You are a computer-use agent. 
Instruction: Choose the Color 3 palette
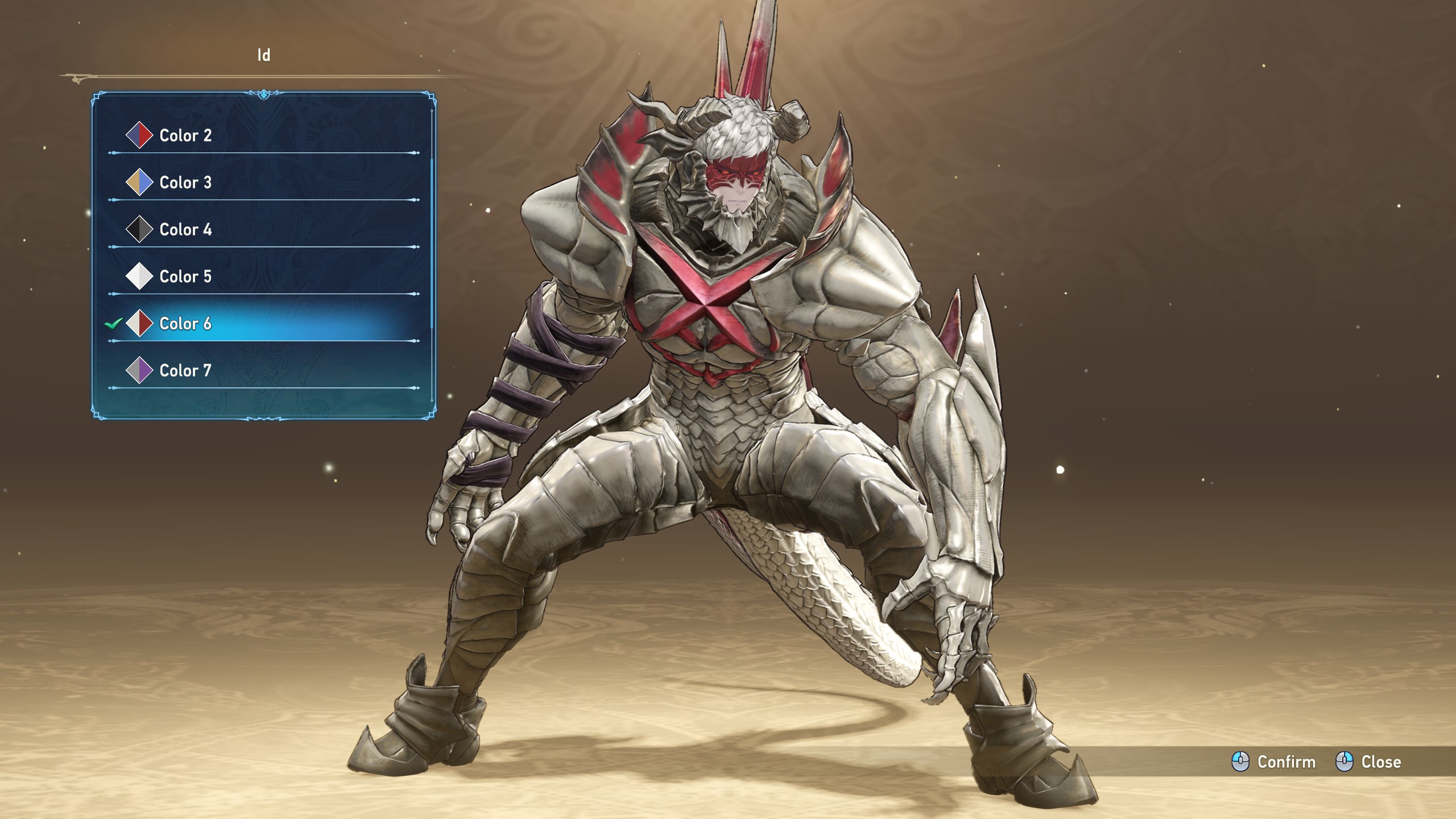[x=185, y=183]
